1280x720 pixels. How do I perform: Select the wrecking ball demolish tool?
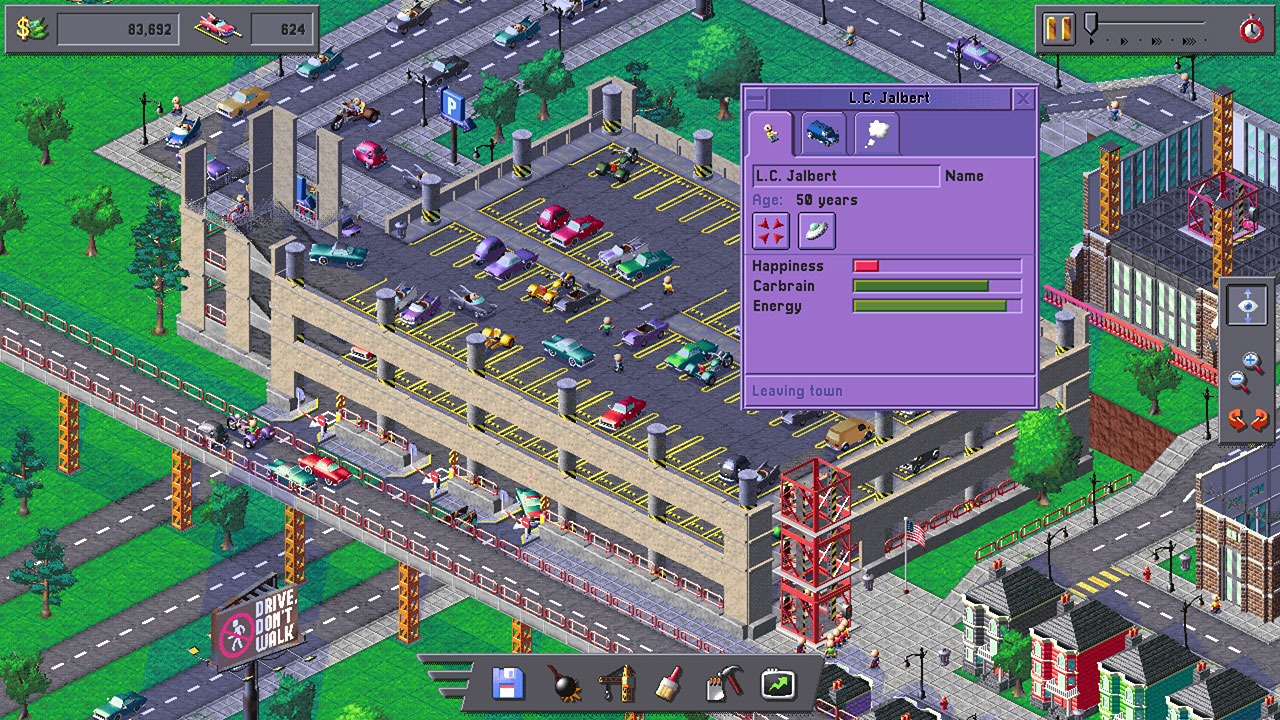564,684
